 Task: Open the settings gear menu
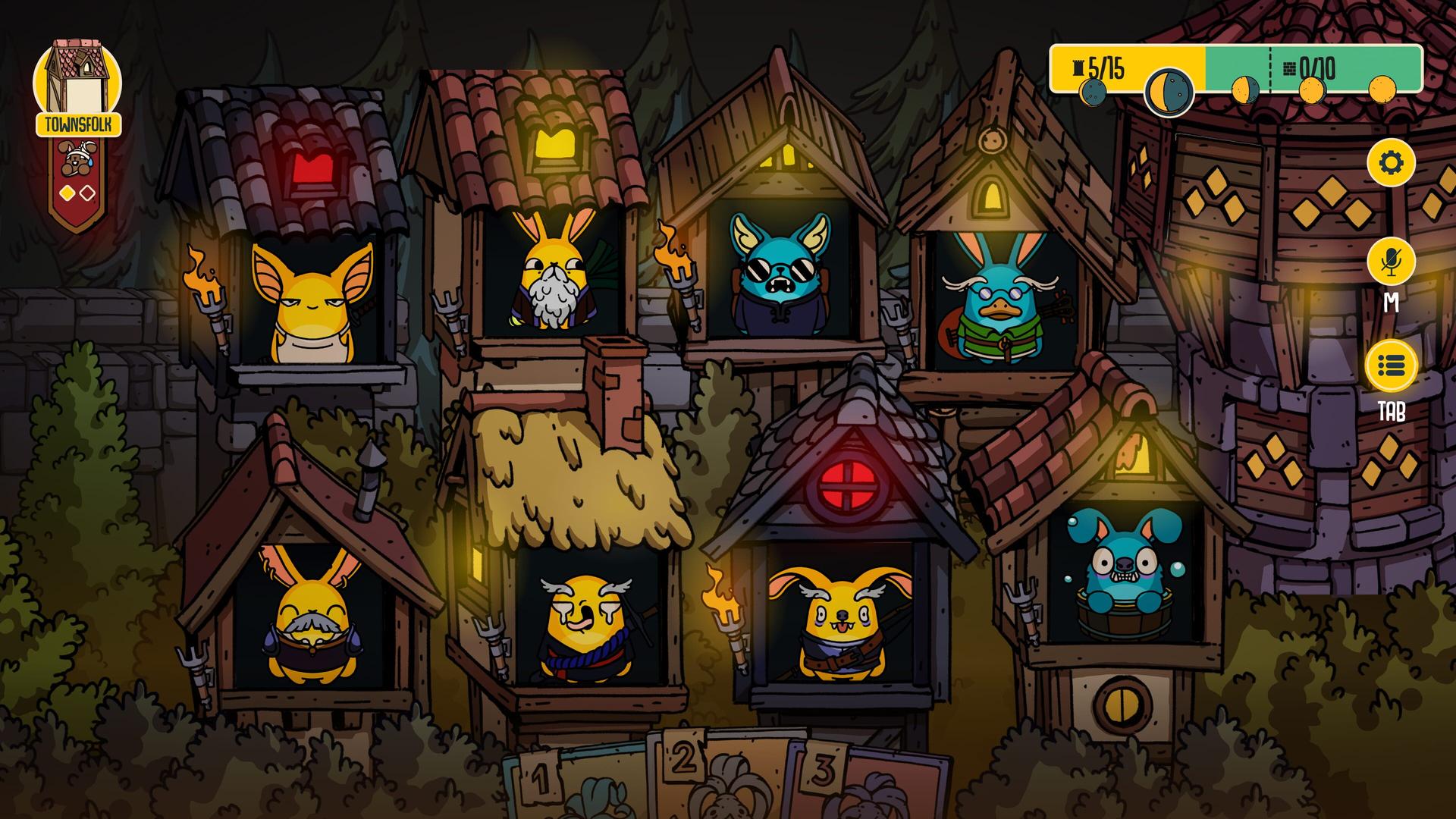(1391, 162)
